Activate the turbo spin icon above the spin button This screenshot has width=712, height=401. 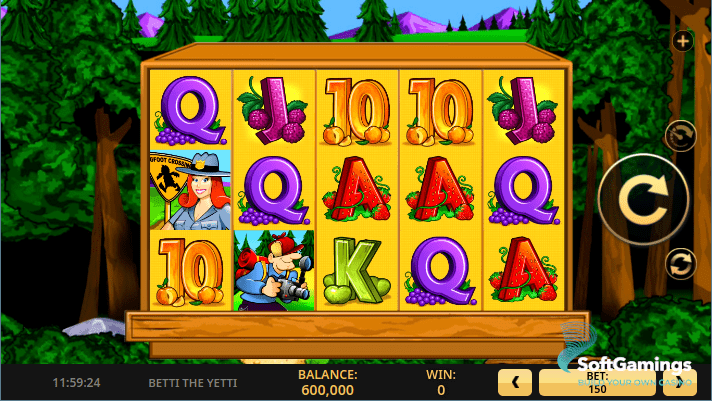(680, 135)
